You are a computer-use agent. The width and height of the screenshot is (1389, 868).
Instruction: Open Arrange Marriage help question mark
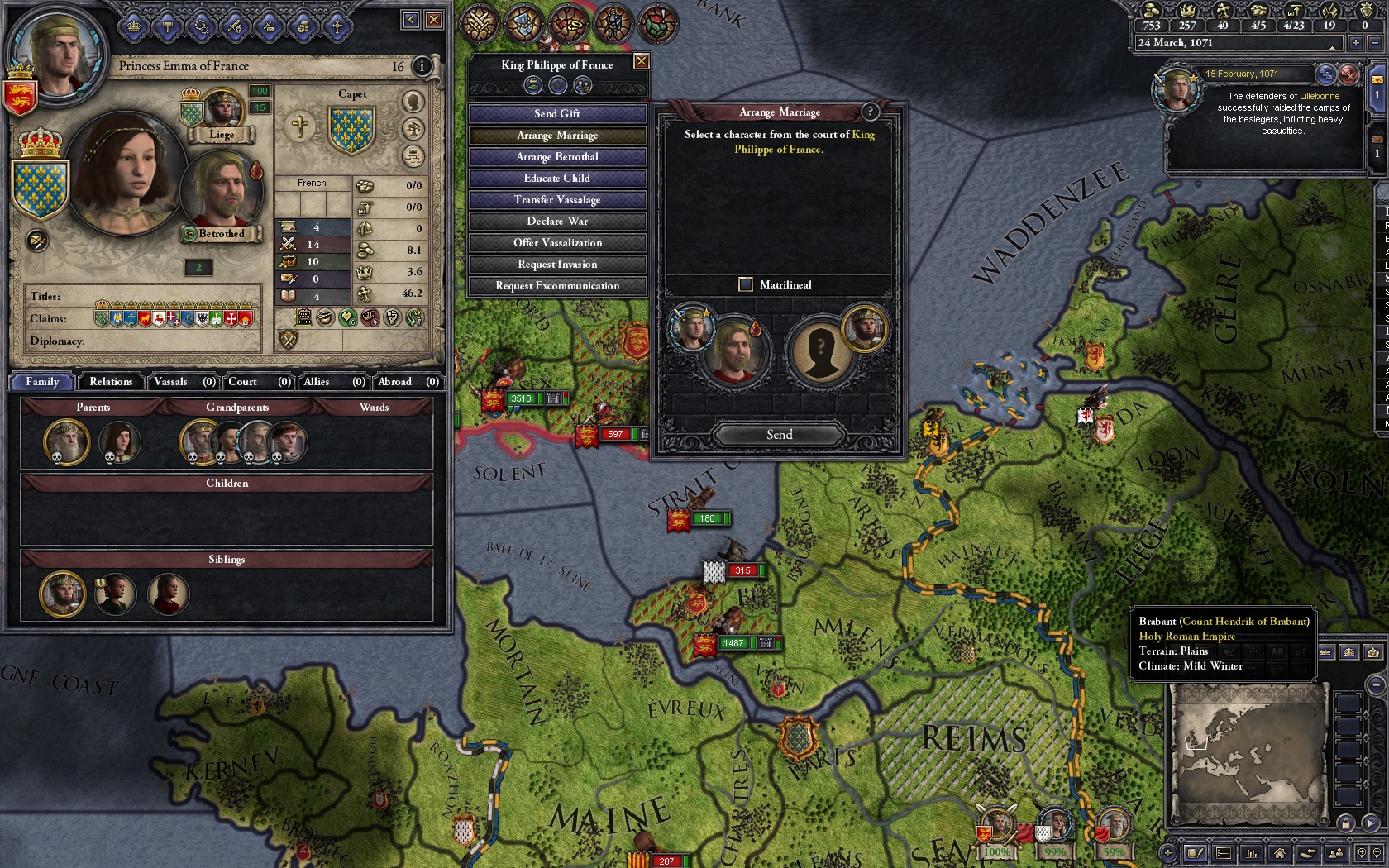coord(869,112)
